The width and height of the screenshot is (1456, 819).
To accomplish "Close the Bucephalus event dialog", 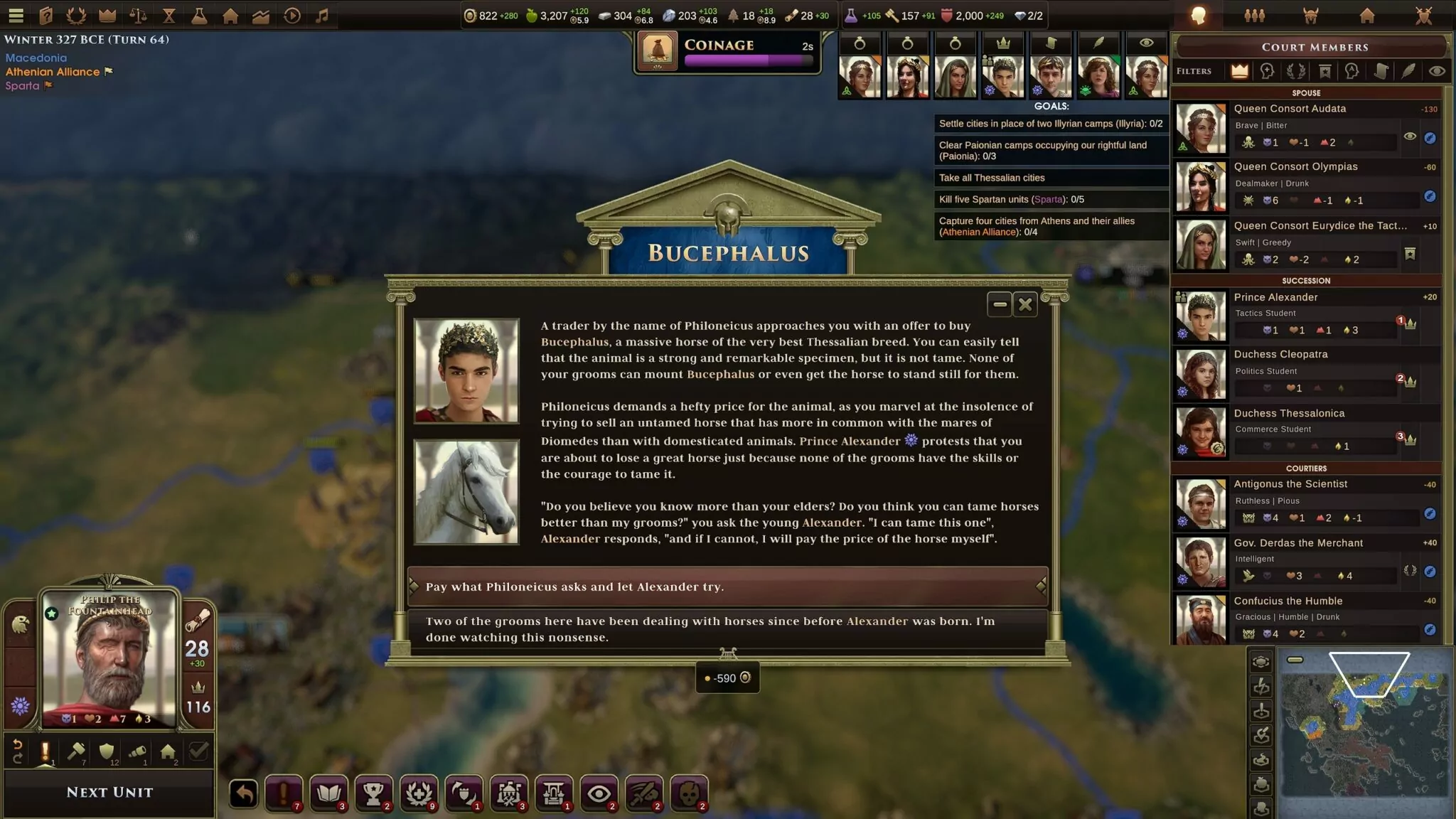I will click(1025, 305).
